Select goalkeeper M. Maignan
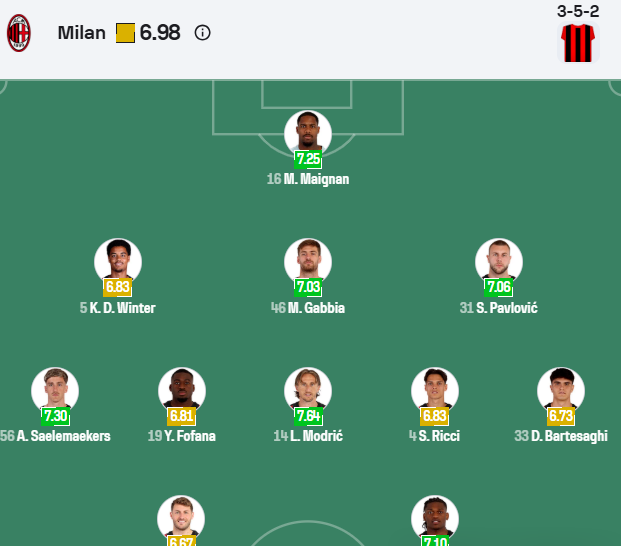Viewport: 621px width, 546px height. [308, 135]
